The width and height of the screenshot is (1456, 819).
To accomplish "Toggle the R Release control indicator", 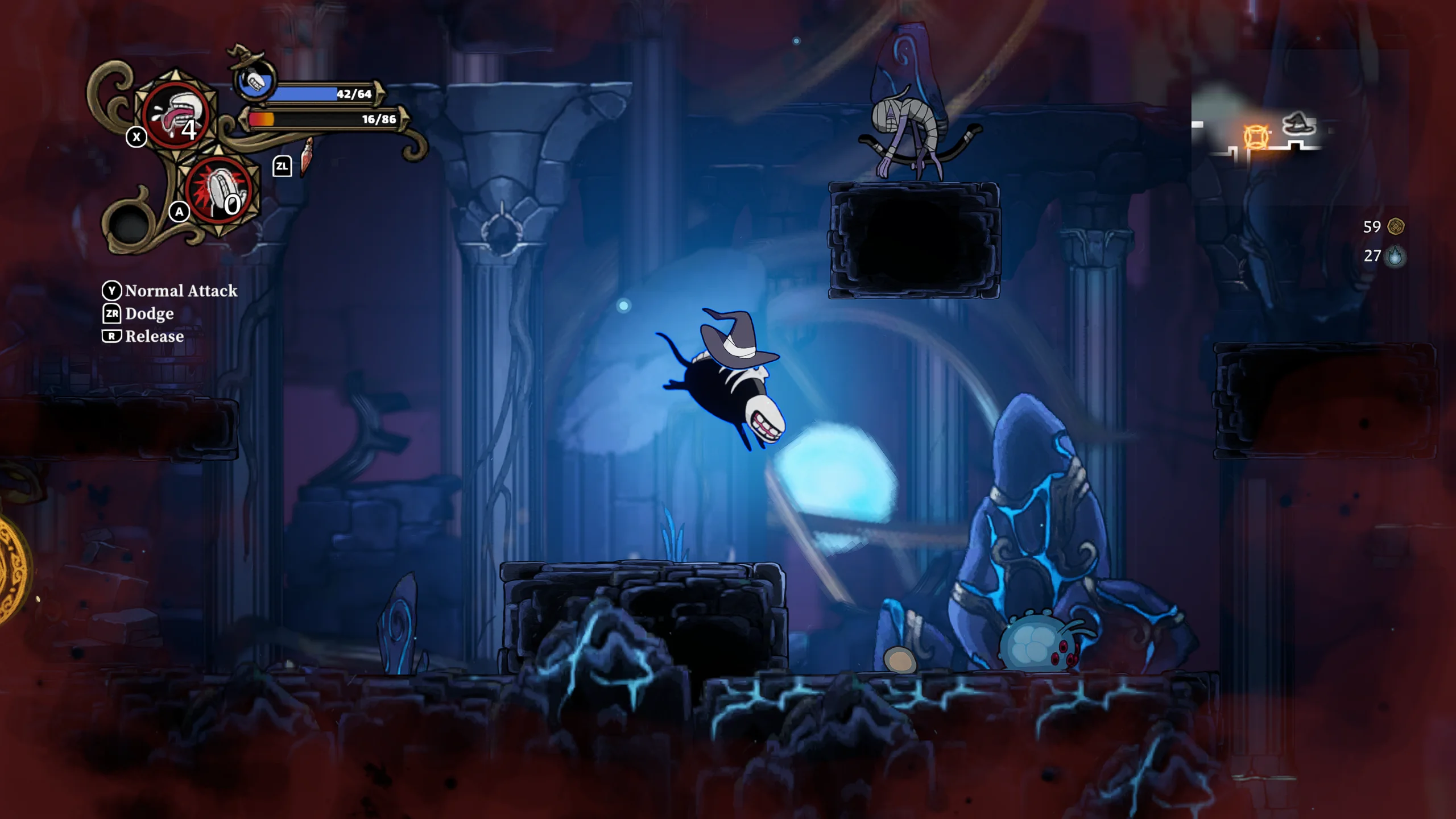I will 112,337.
